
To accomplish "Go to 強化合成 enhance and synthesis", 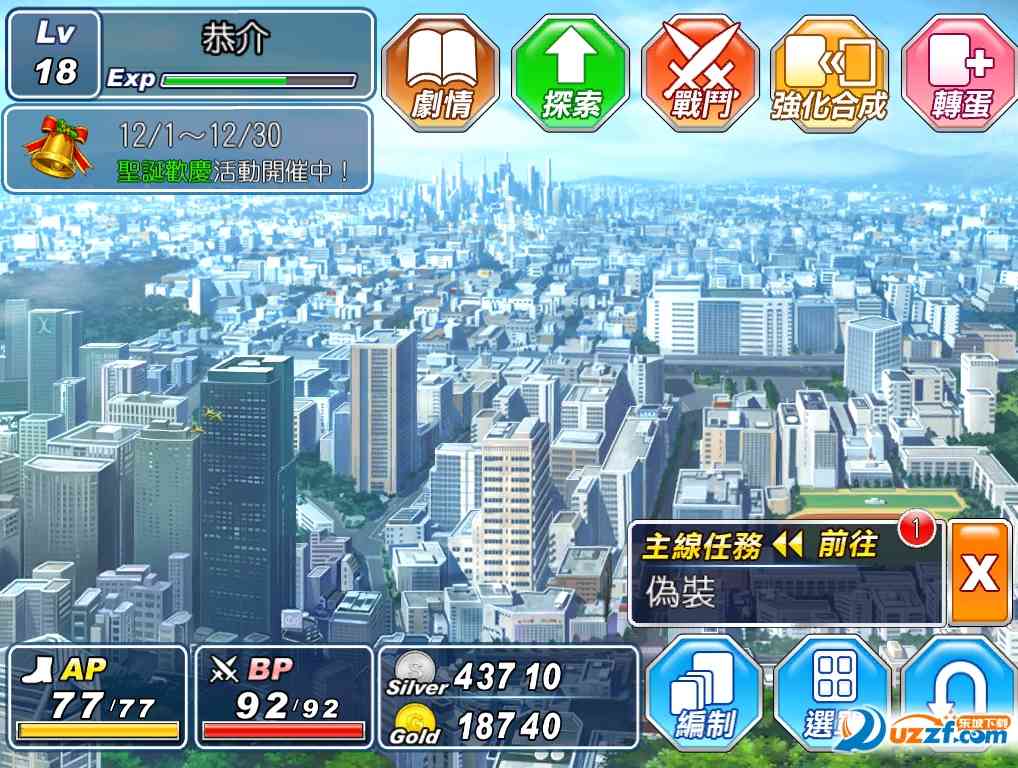I will pyautogui.click(x=830, y=72).
